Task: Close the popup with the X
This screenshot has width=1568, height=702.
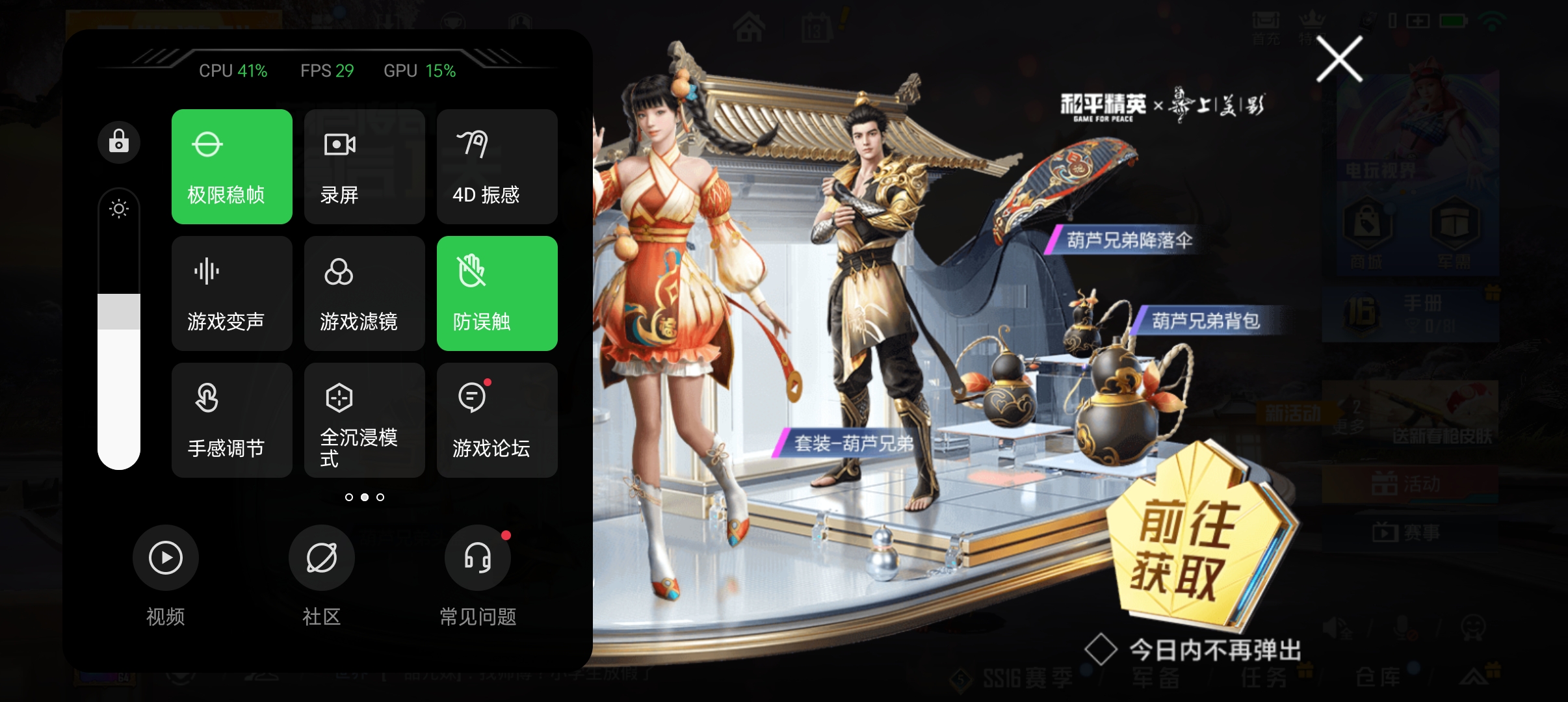Action: 1340,58
